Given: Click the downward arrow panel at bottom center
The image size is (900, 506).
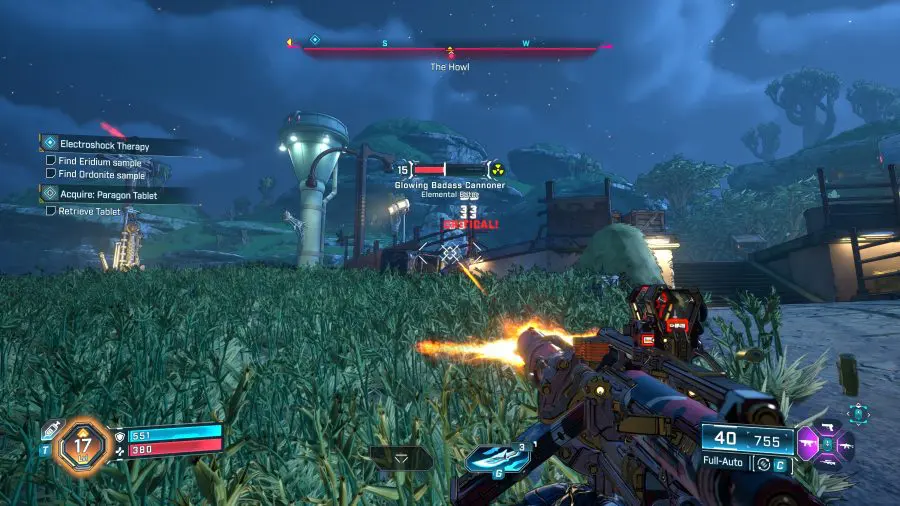Looking at the screenshot, I should tap(401, 458).
